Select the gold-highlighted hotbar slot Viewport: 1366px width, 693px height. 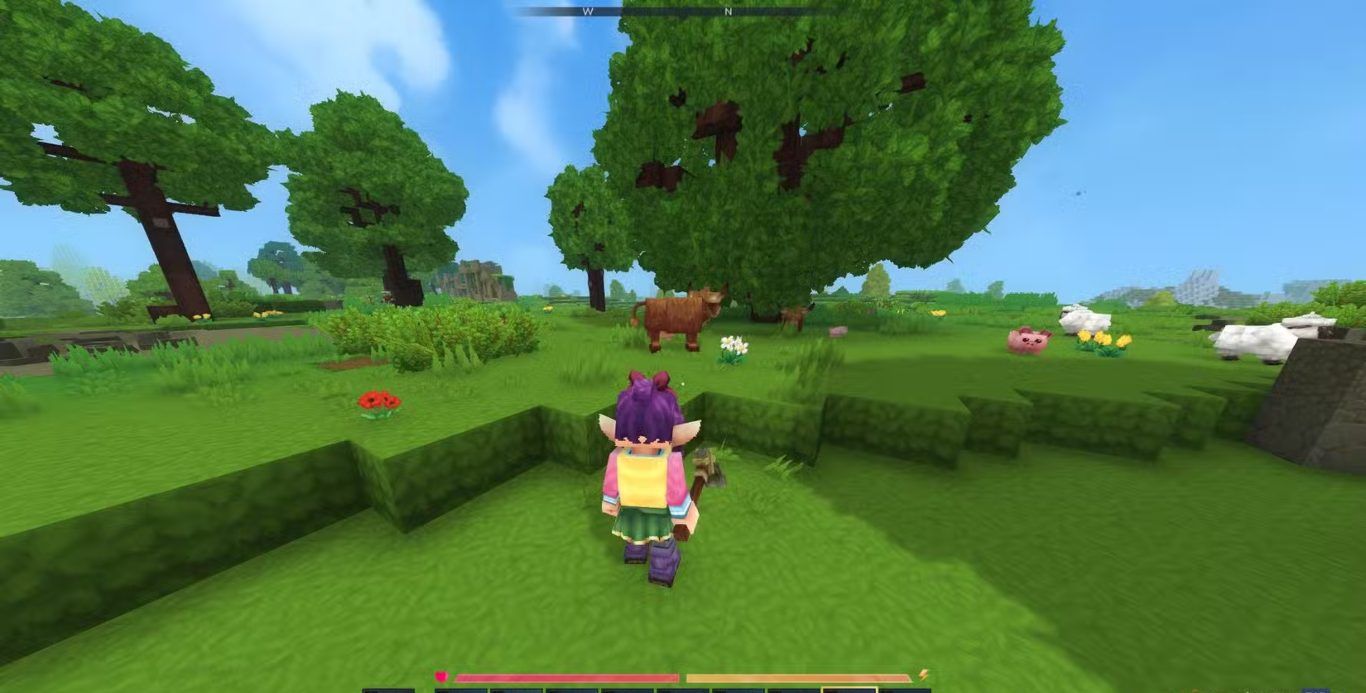point(849,689)
